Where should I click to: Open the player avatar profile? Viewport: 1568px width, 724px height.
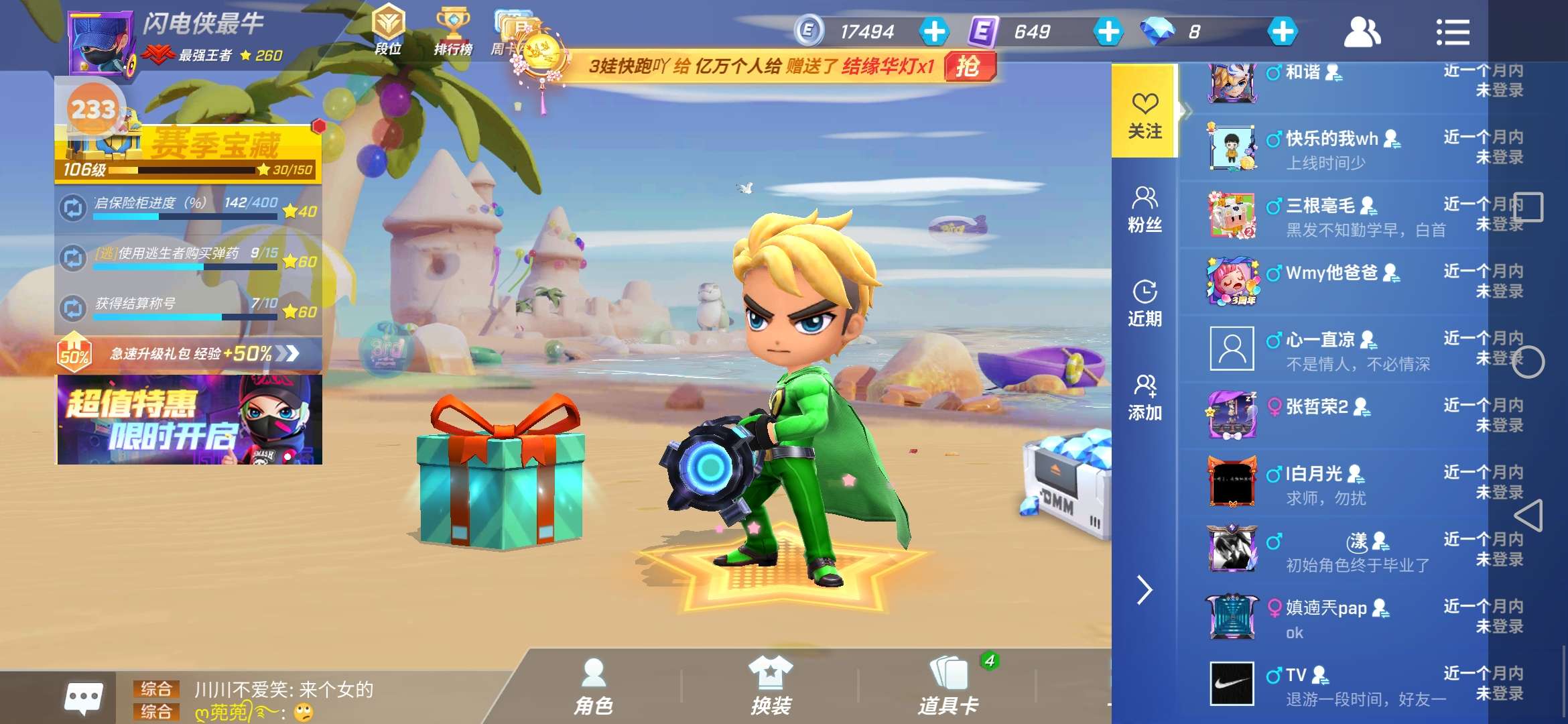click(x=101, y=42)
